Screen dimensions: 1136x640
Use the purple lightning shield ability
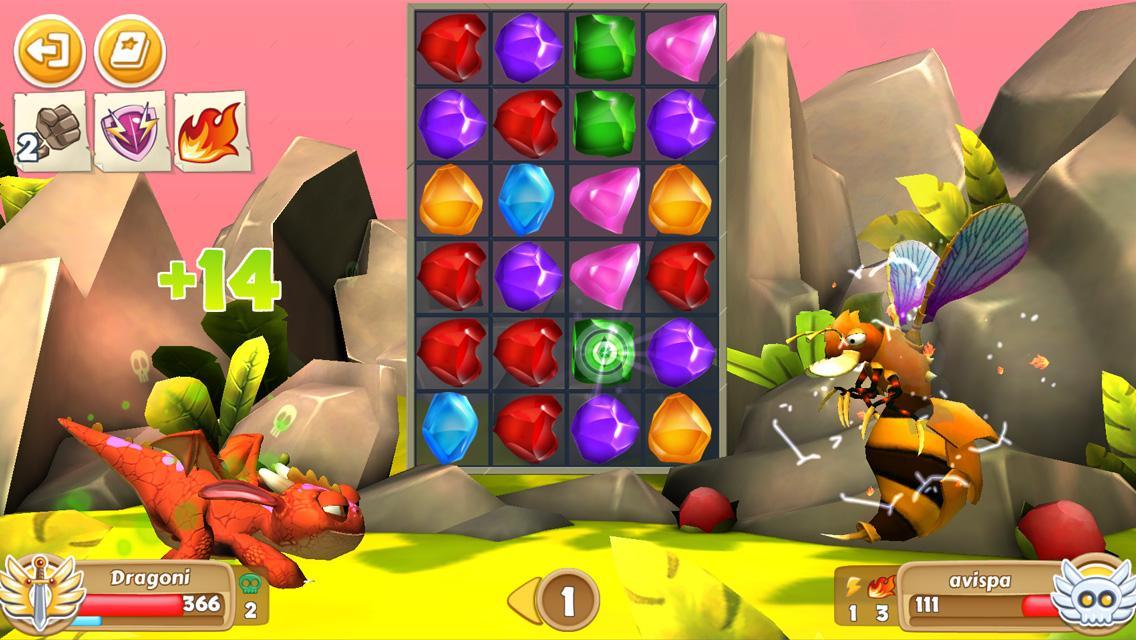(130, 132)
